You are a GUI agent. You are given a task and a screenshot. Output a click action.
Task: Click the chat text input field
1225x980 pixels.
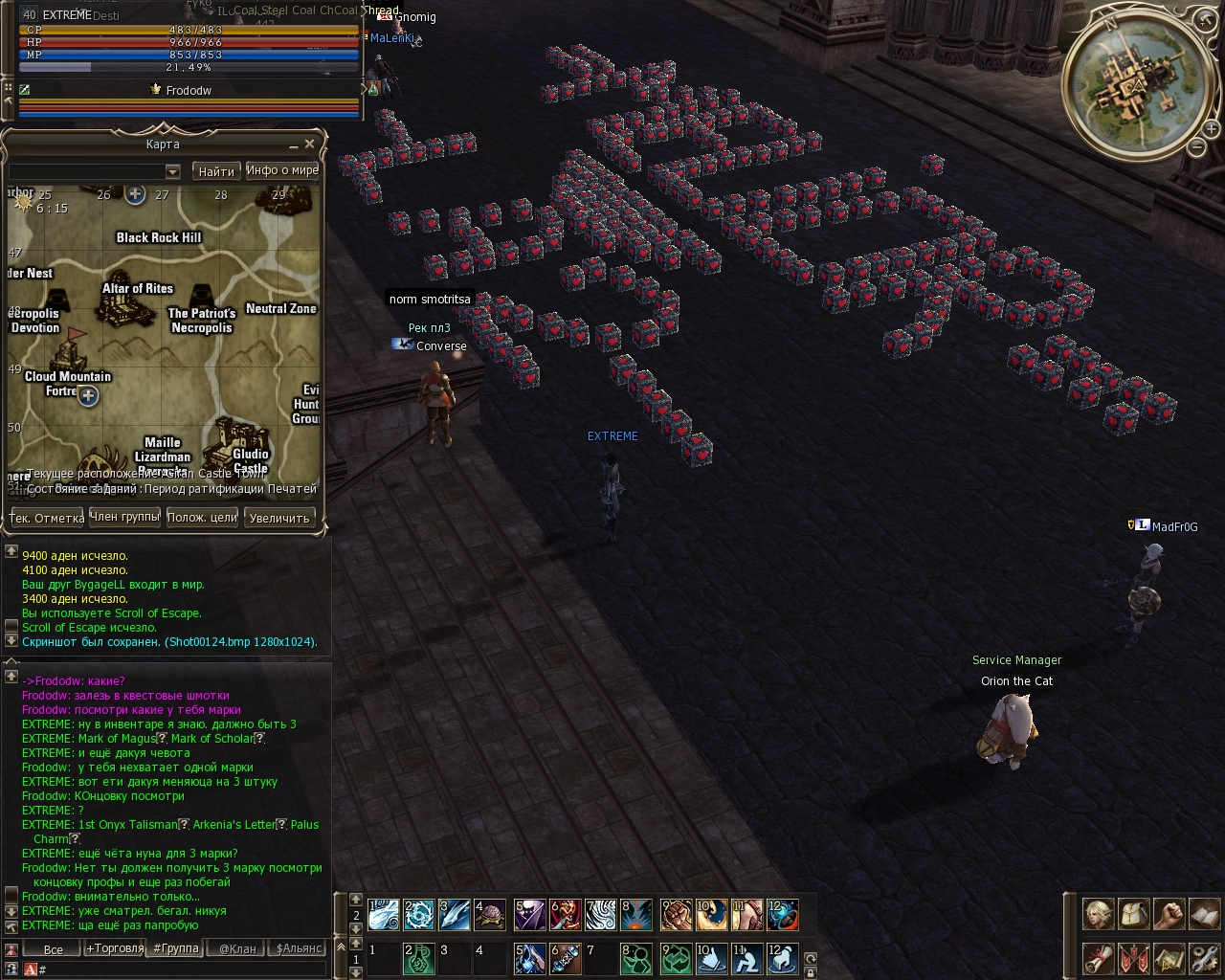(x=182, y=969)
